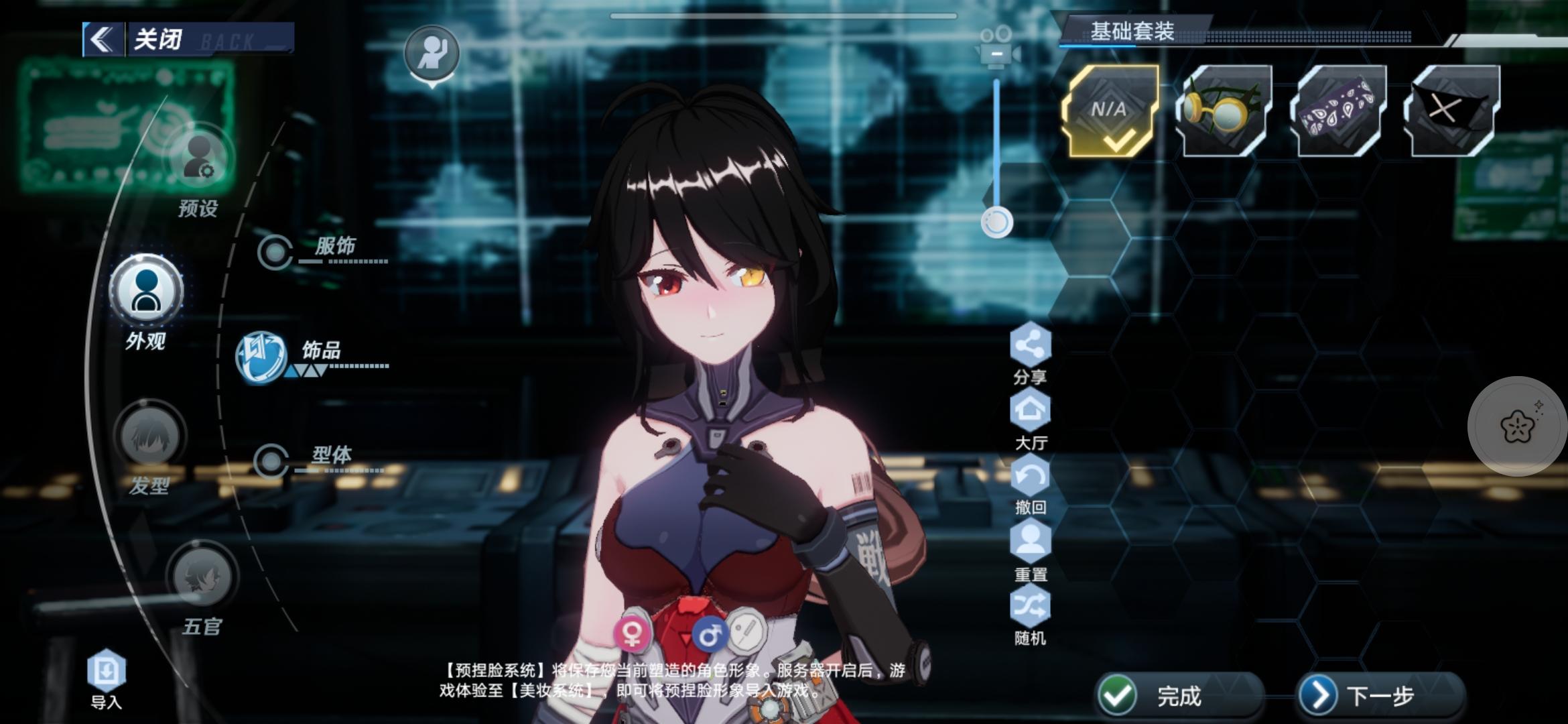Equip the purple paisley bandana accessory

(1338, 111)
